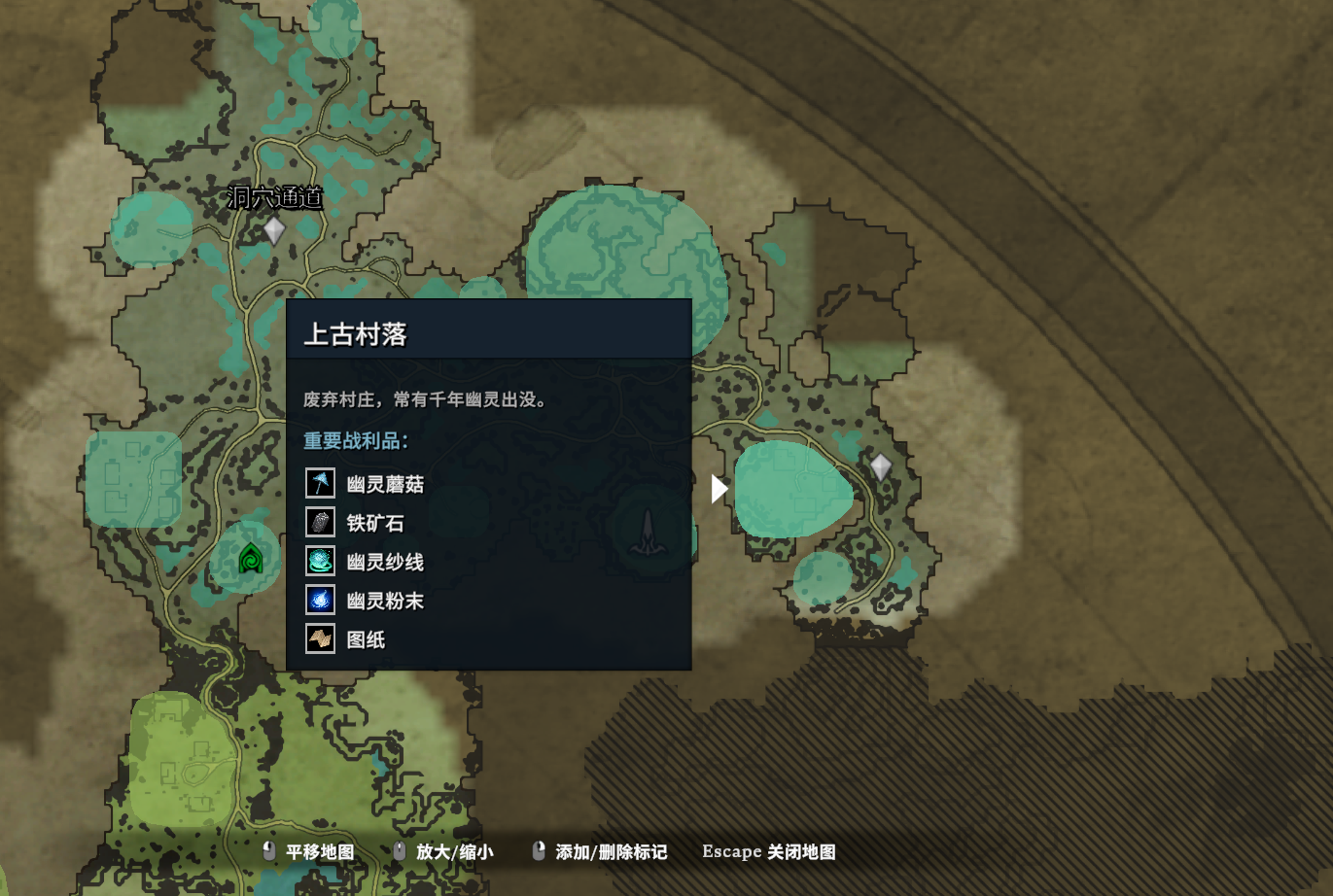
Task: Click the 洞穴通道 location label
Action: (275, 198)
